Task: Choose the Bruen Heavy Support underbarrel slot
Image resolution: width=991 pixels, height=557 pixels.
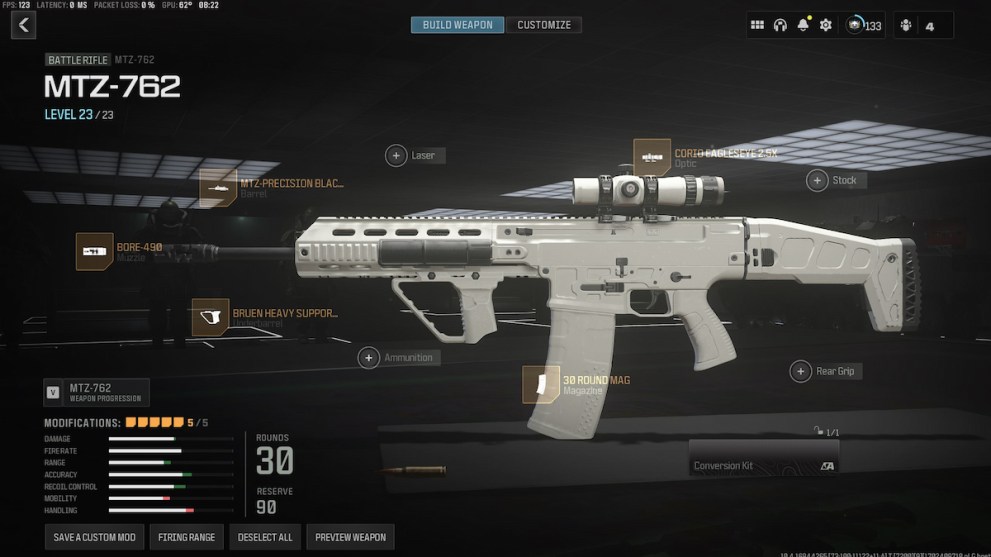Action: [211, 317]
